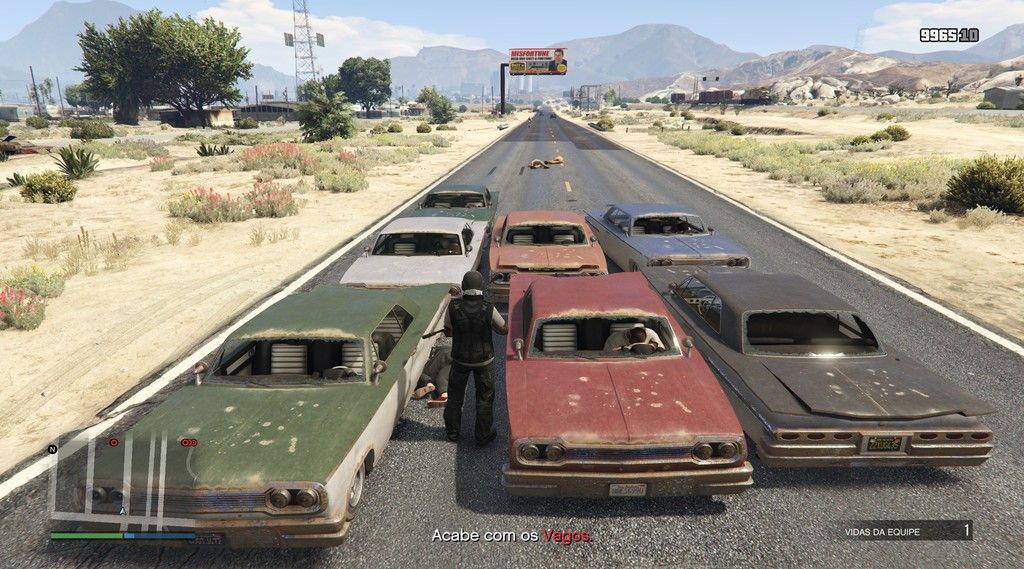Select the white player arrow on minimap
Viewport: 1024px width, 569px height.
pos(123,510)
